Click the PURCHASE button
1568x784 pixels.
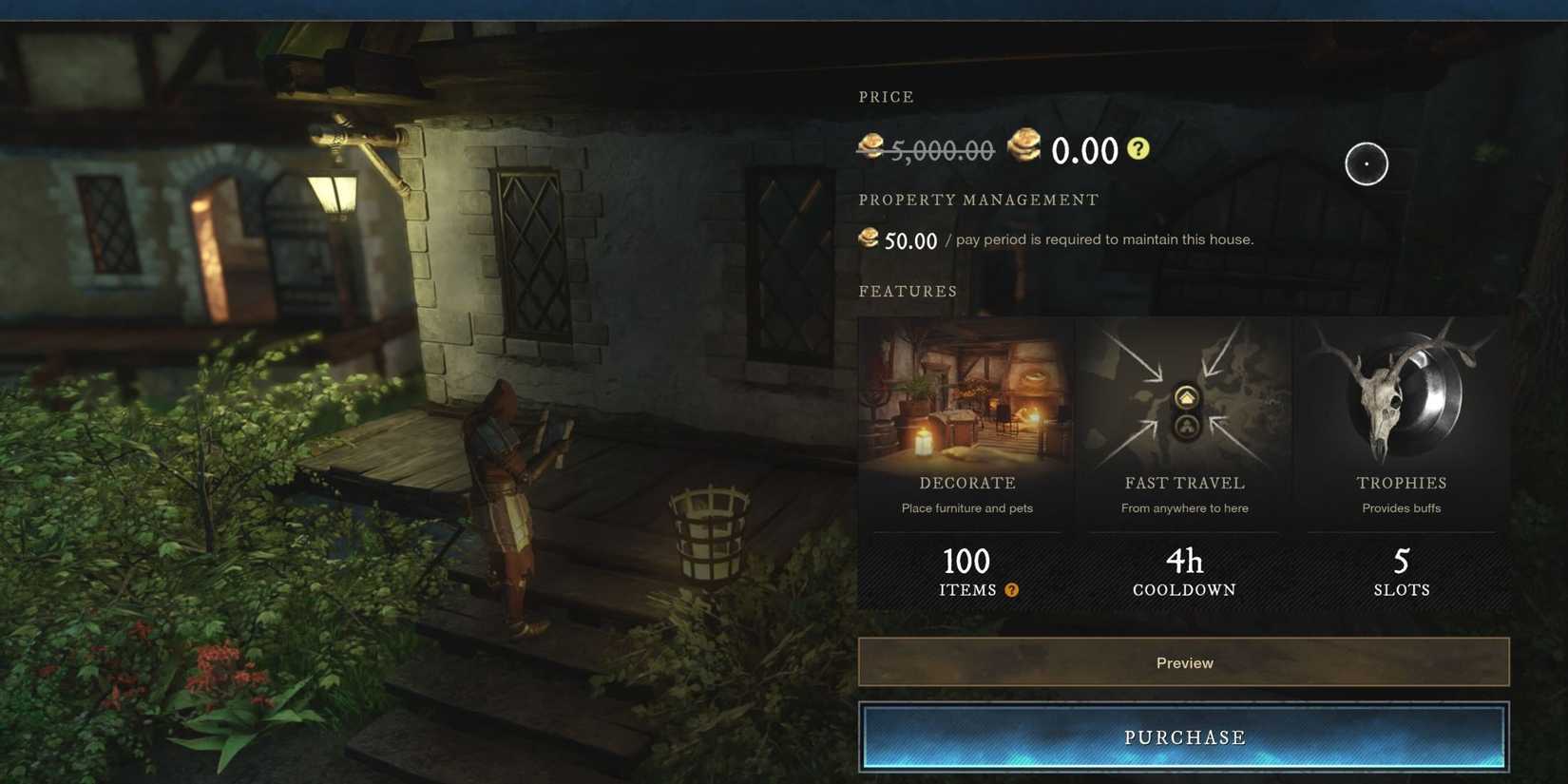(x=1183, y=736)
